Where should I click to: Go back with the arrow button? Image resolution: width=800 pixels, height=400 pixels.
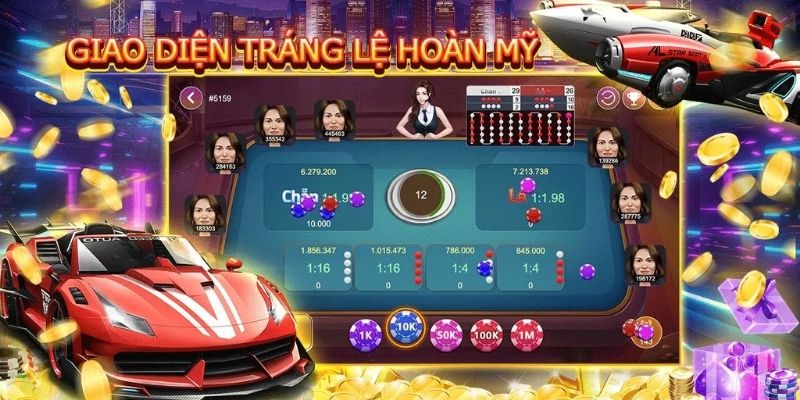point(192,97)
